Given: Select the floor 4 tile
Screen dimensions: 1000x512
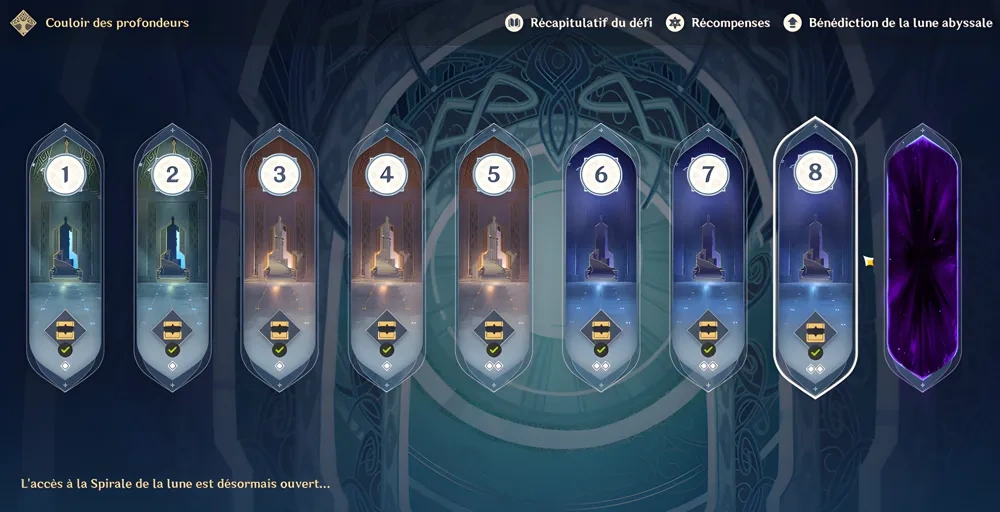Looking at the screenshot, I should tap(386, 255).
